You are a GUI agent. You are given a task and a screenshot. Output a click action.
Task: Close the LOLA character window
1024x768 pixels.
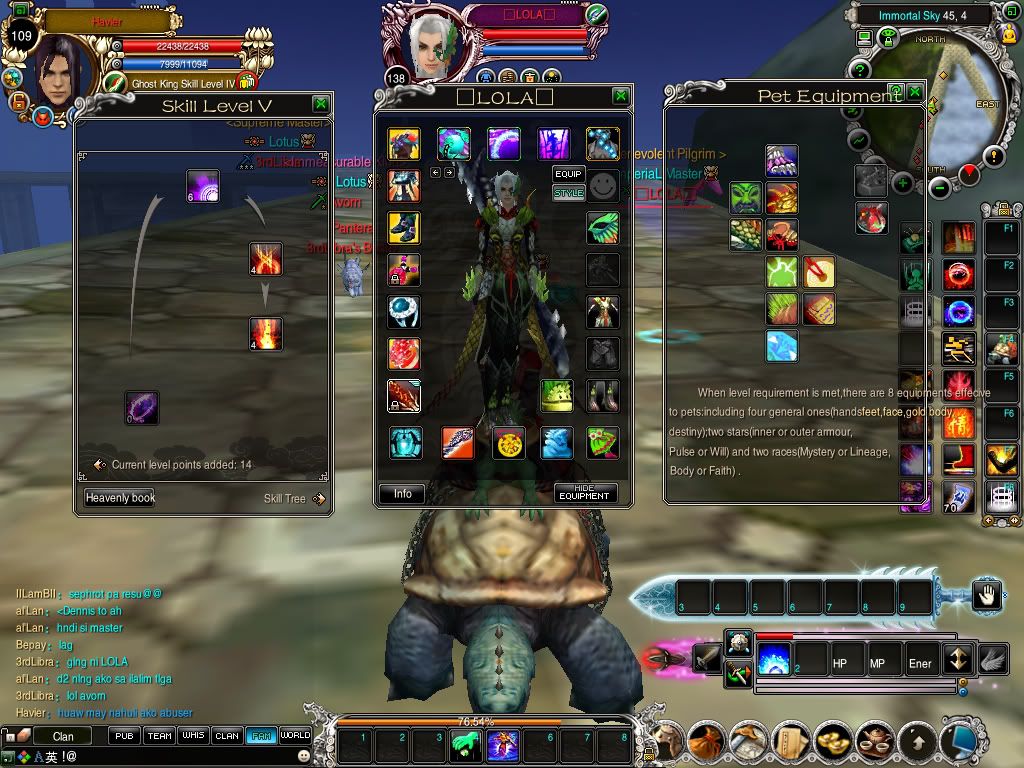[621, 96]
